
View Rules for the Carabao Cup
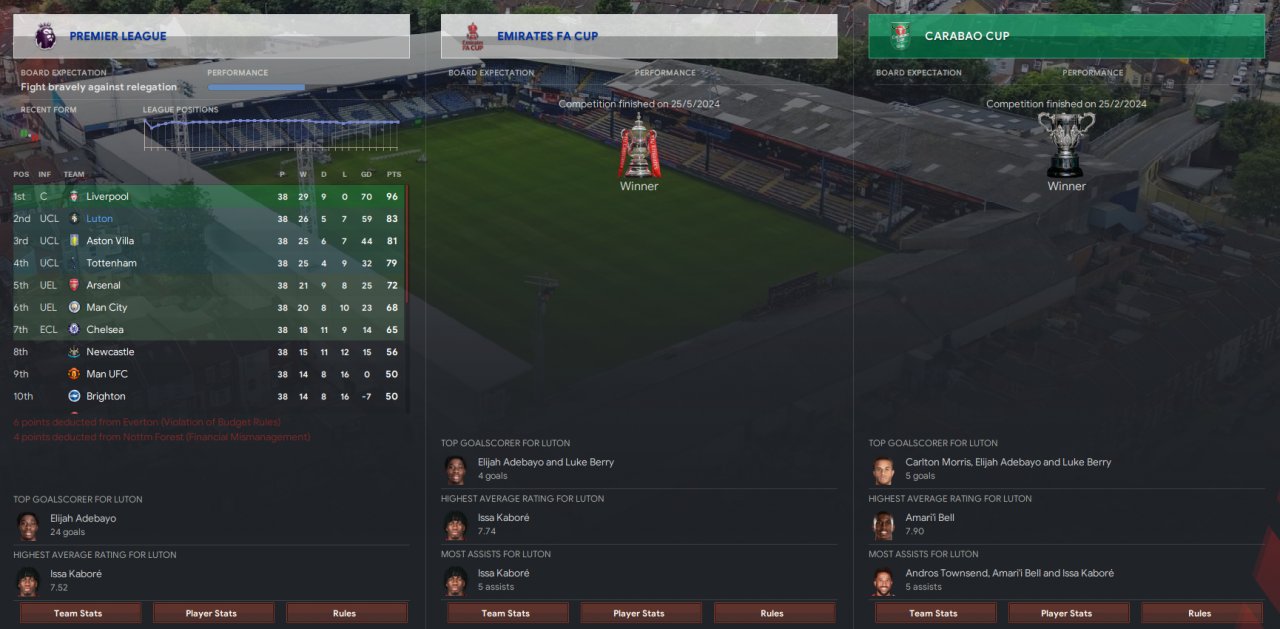(1200, 613)
